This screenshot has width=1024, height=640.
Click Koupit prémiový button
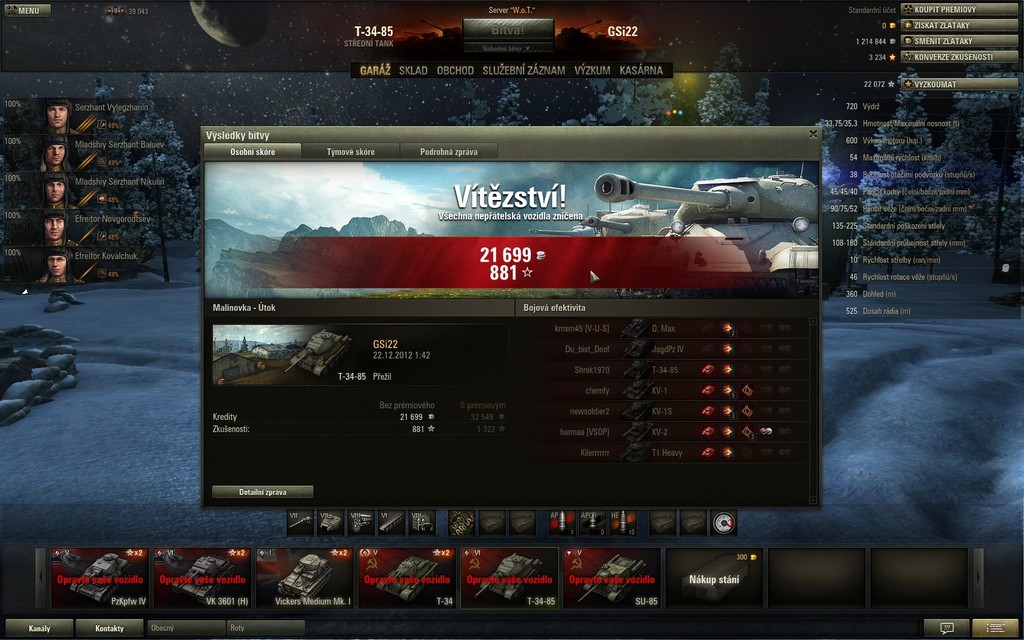tap(959, 9)
